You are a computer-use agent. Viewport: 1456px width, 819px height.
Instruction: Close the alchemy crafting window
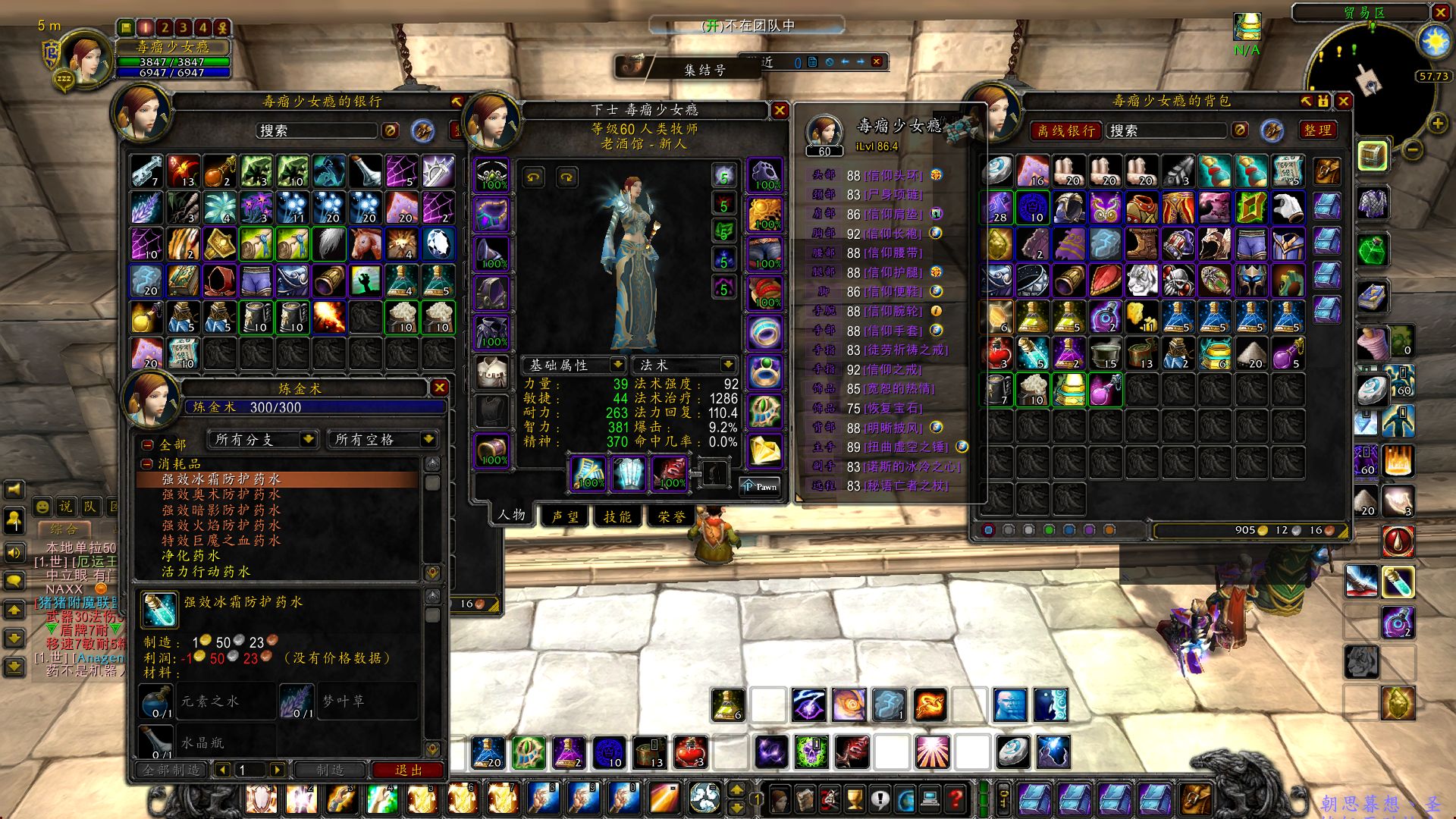click(x=439, y=388)
